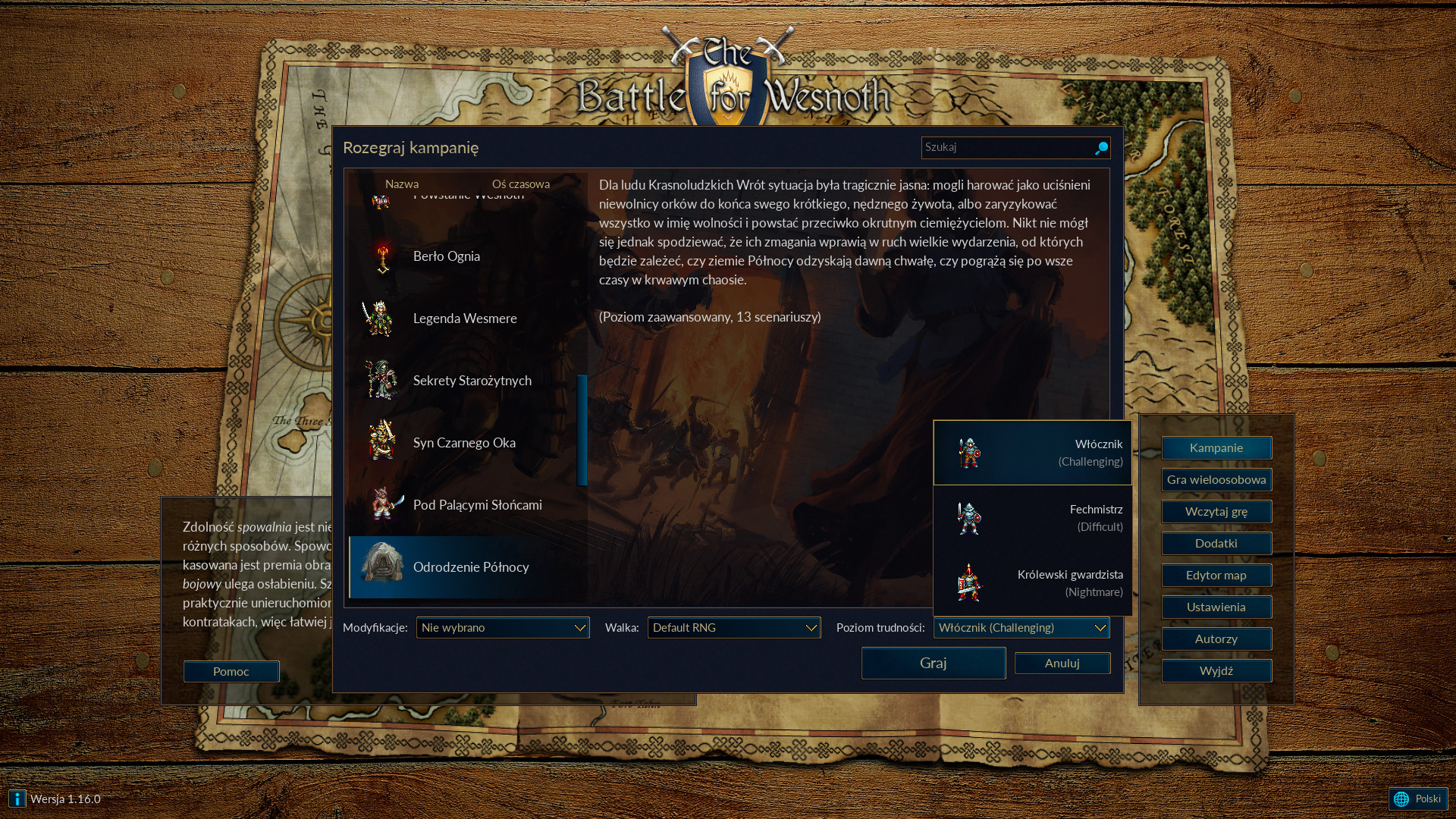The image size is (1456, 819).
Task: Pick the Syn Czarnego Oka campaign
Action: pyautogui.click(x=463, y=443)
